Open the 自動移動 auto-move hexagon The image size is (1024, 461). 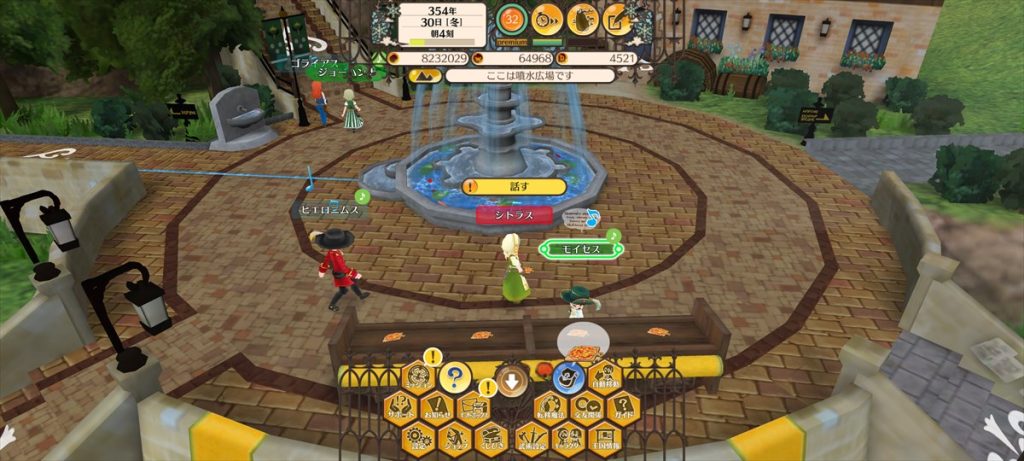click(x=605, y=378)
